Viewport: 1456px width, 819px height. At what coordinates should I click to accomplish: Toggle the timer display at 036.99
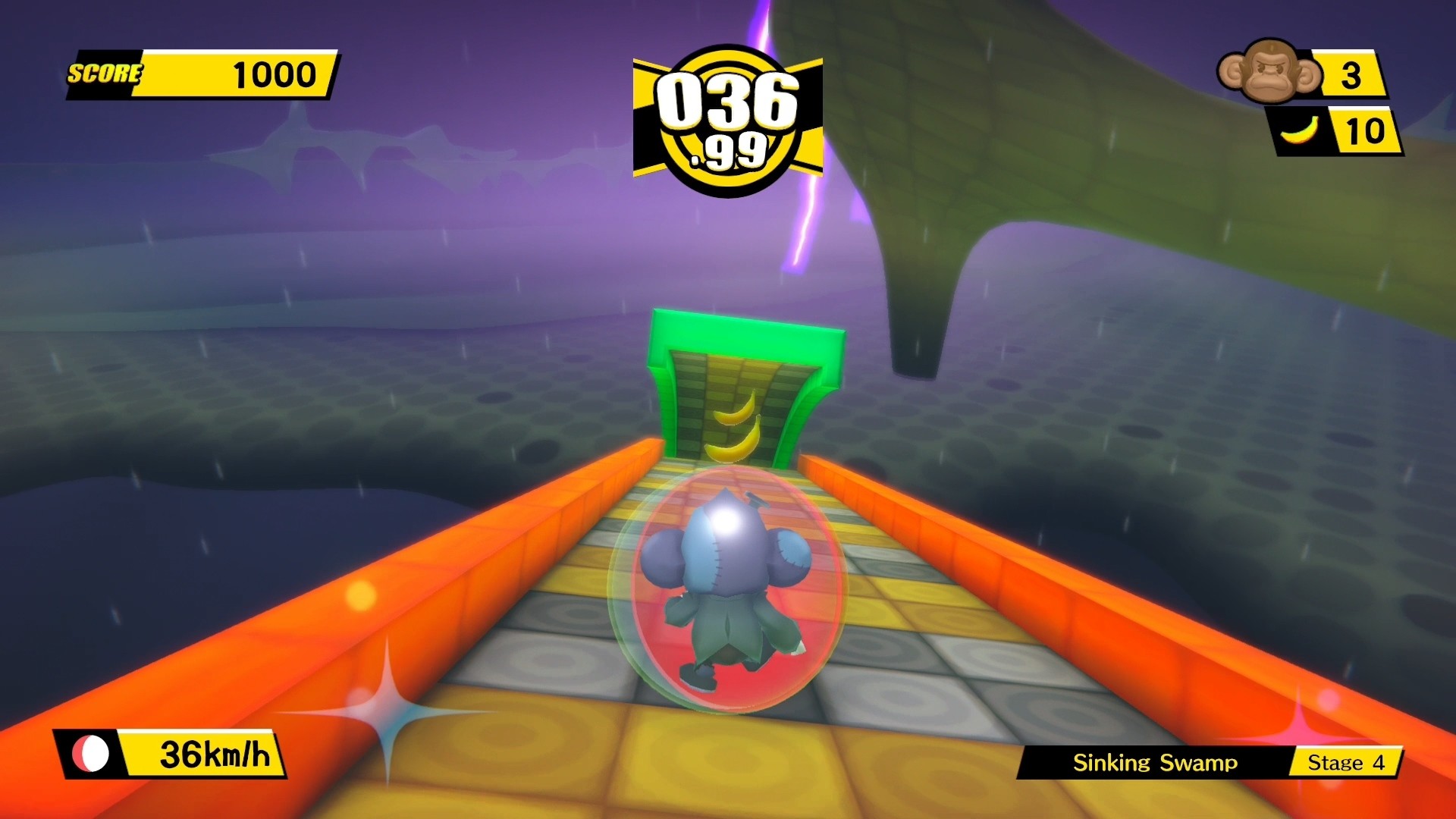pyautogui.click(x=728, y=118)
